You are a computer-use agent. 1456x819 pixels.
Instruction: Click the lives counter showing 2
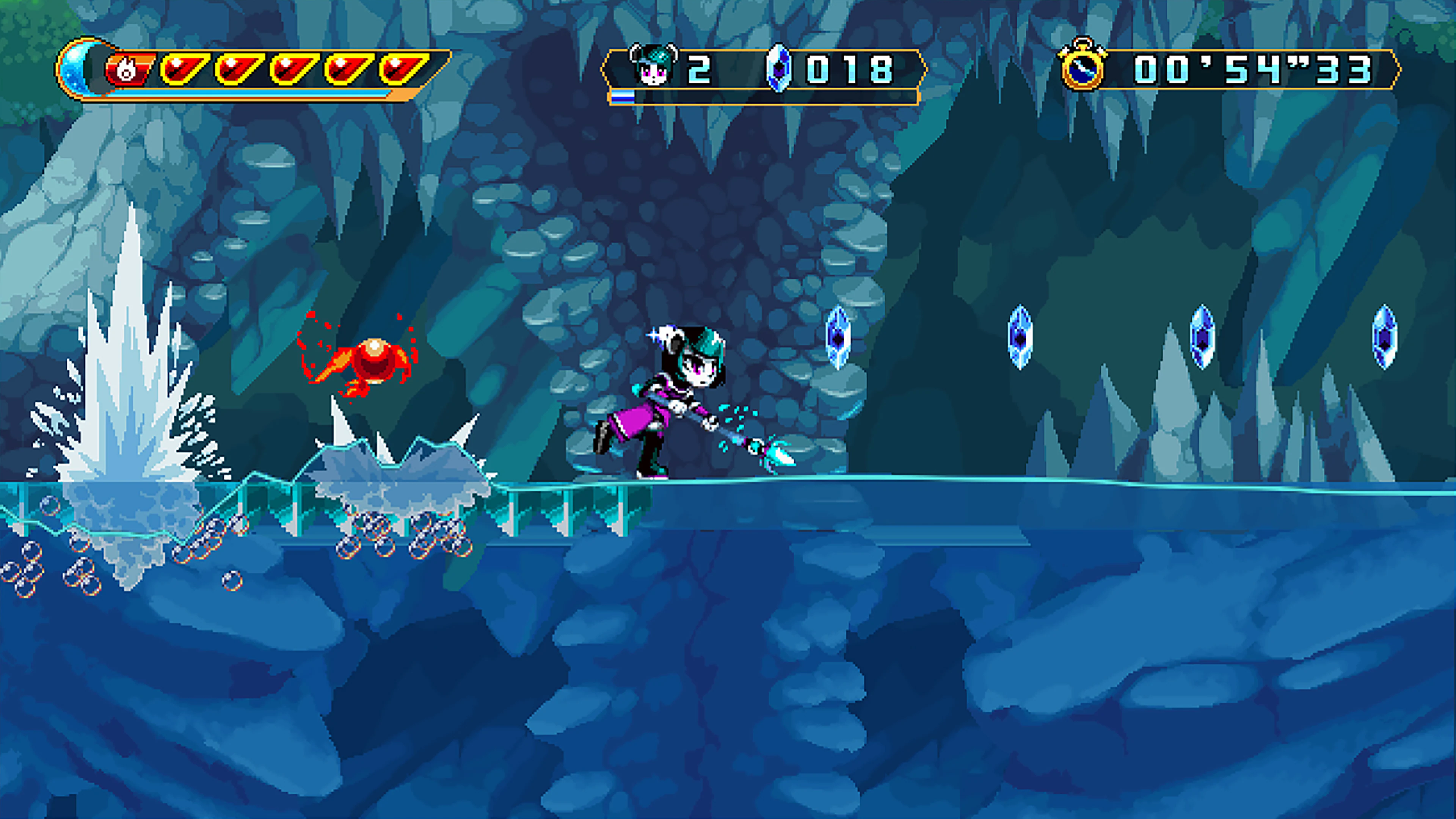[700, 70]
